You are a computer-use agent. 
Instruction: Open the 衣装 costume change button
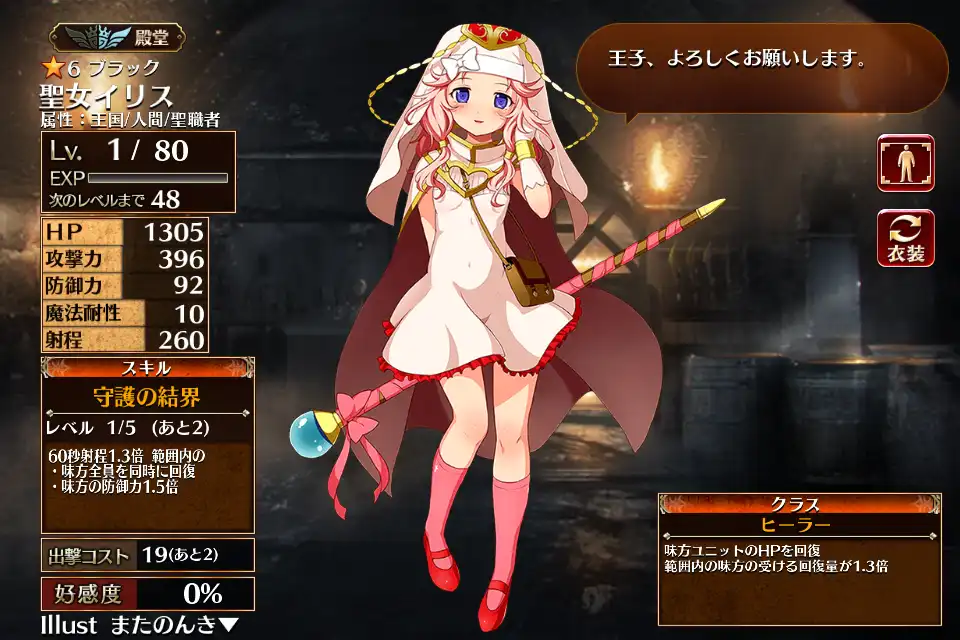coord(906,239)
